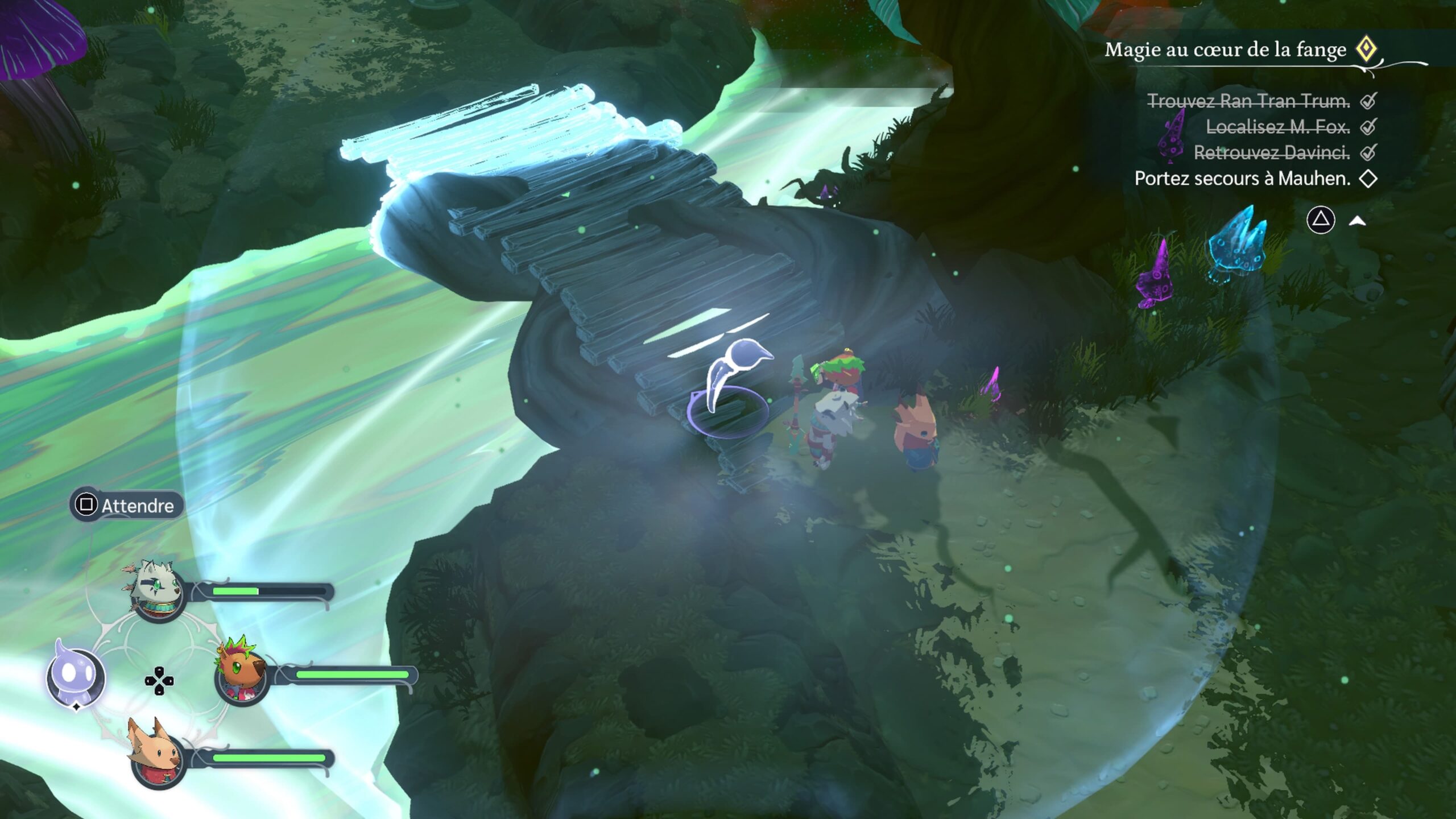Open the Magie au cœur de la fange quest
The image size is (1456, 819).
point(1225,50)
